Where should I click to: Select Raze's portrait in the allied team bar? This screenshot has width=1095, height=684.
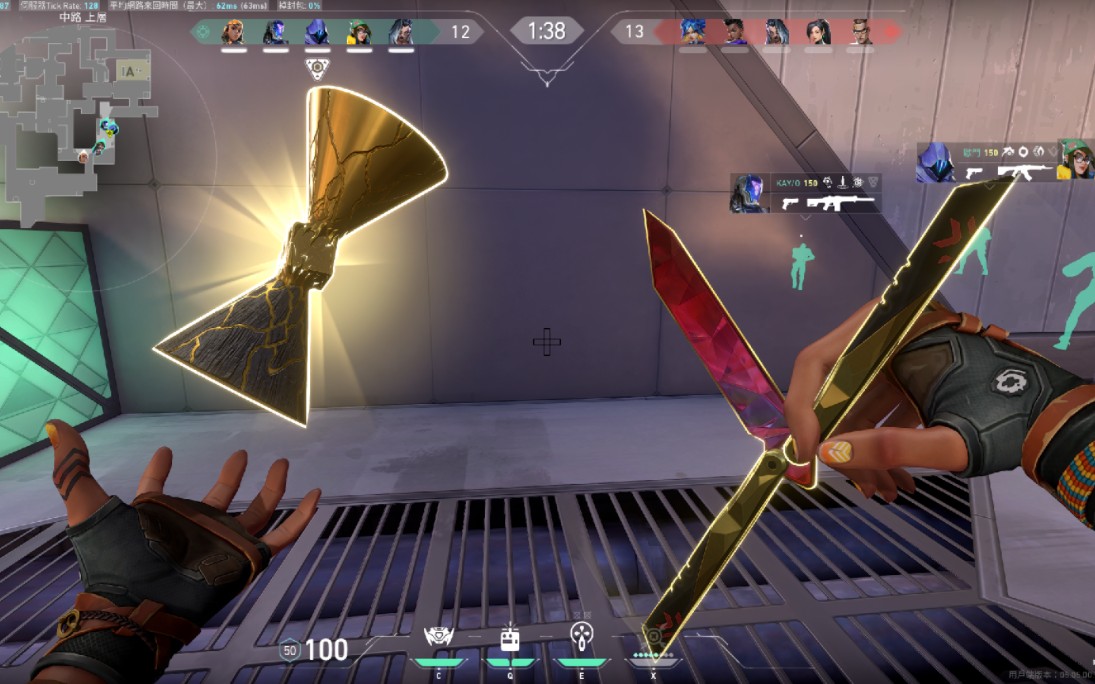233,32
